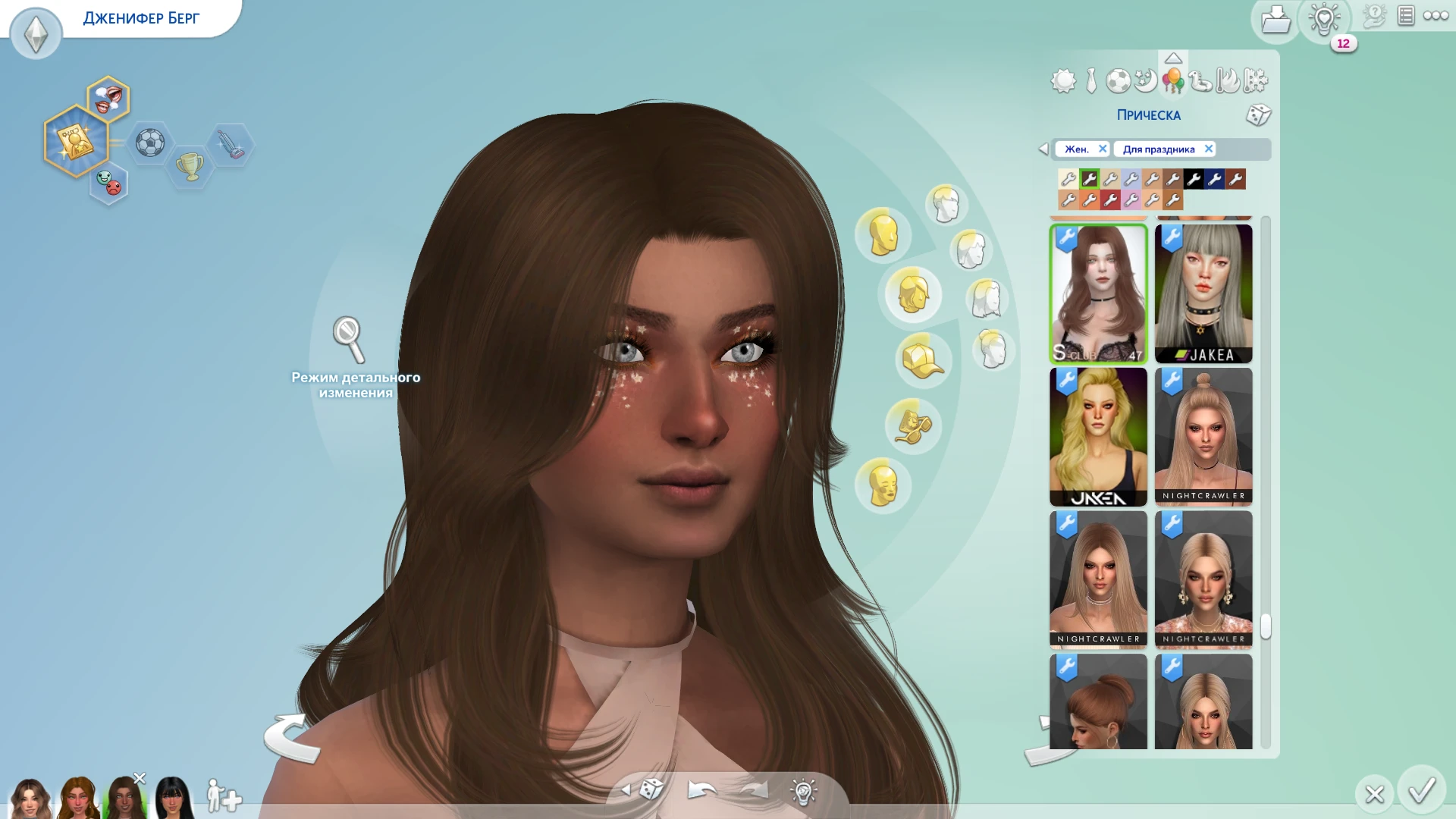The image size is (1456, 819).
Task: Switch to cold weather outfits snowflake tab
Action: [1256, 80]
